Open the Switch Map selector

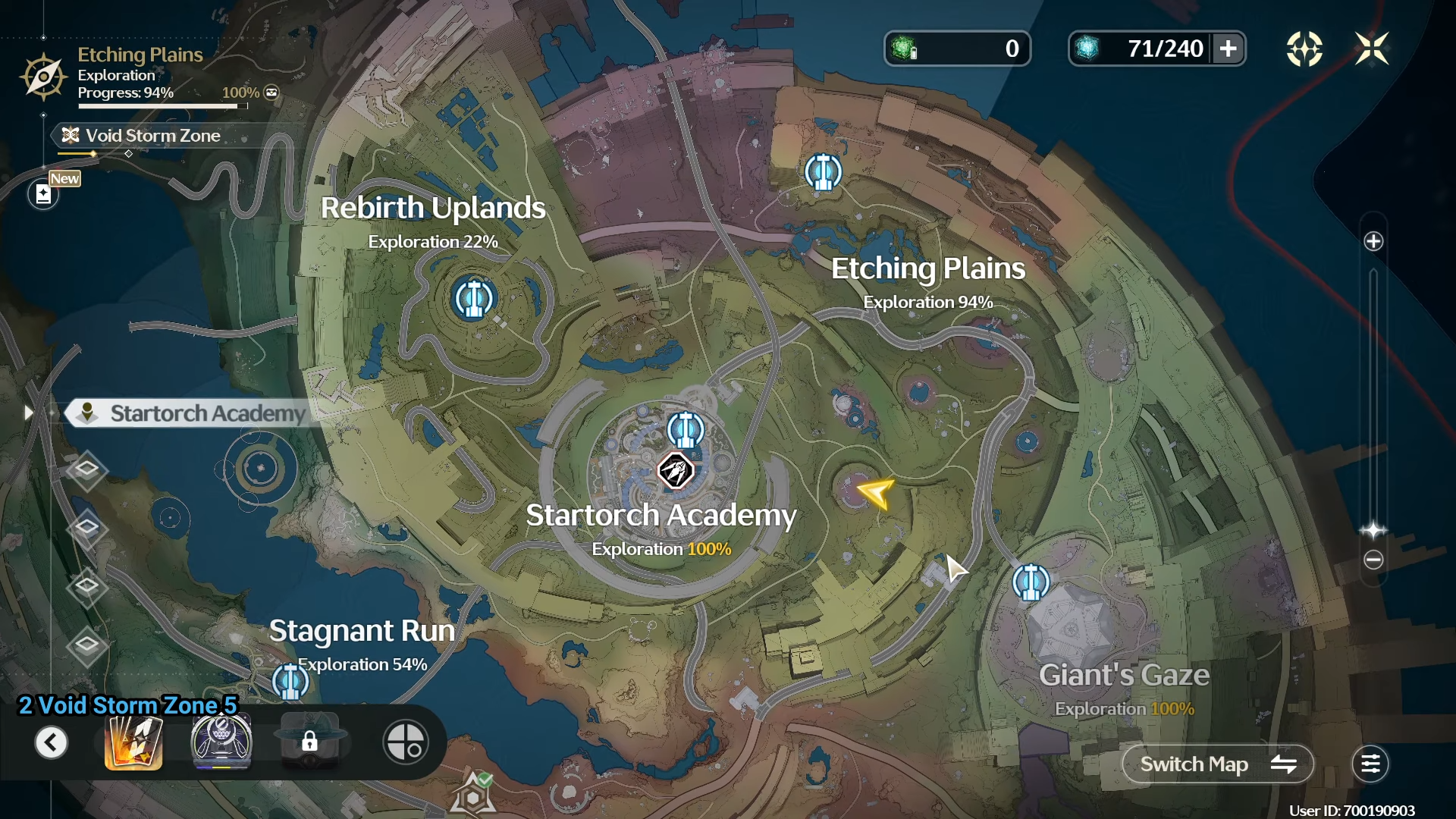[1217, 764]
